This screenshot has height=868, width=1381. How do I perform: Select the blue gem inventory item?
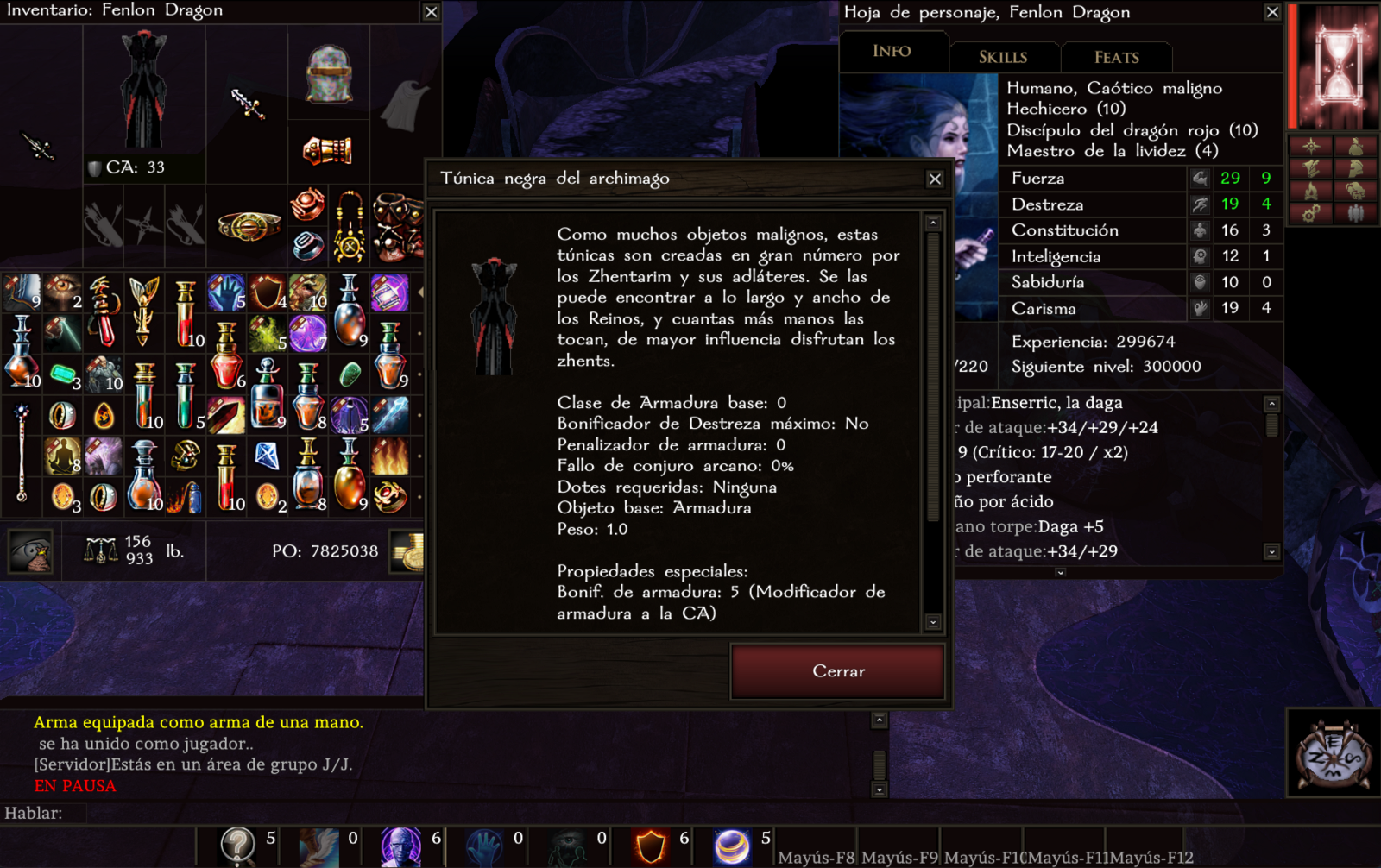(x=267, y=455)
